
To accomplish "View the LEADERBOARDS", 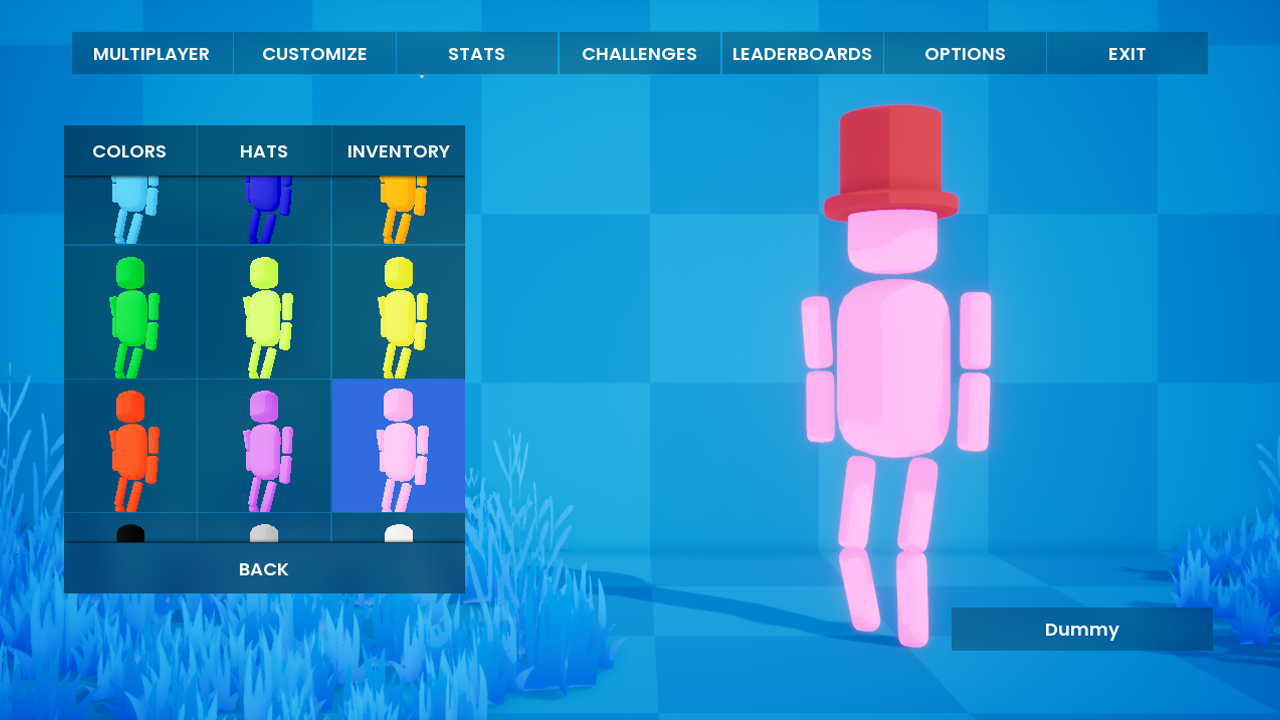I will tap(802, 53).
